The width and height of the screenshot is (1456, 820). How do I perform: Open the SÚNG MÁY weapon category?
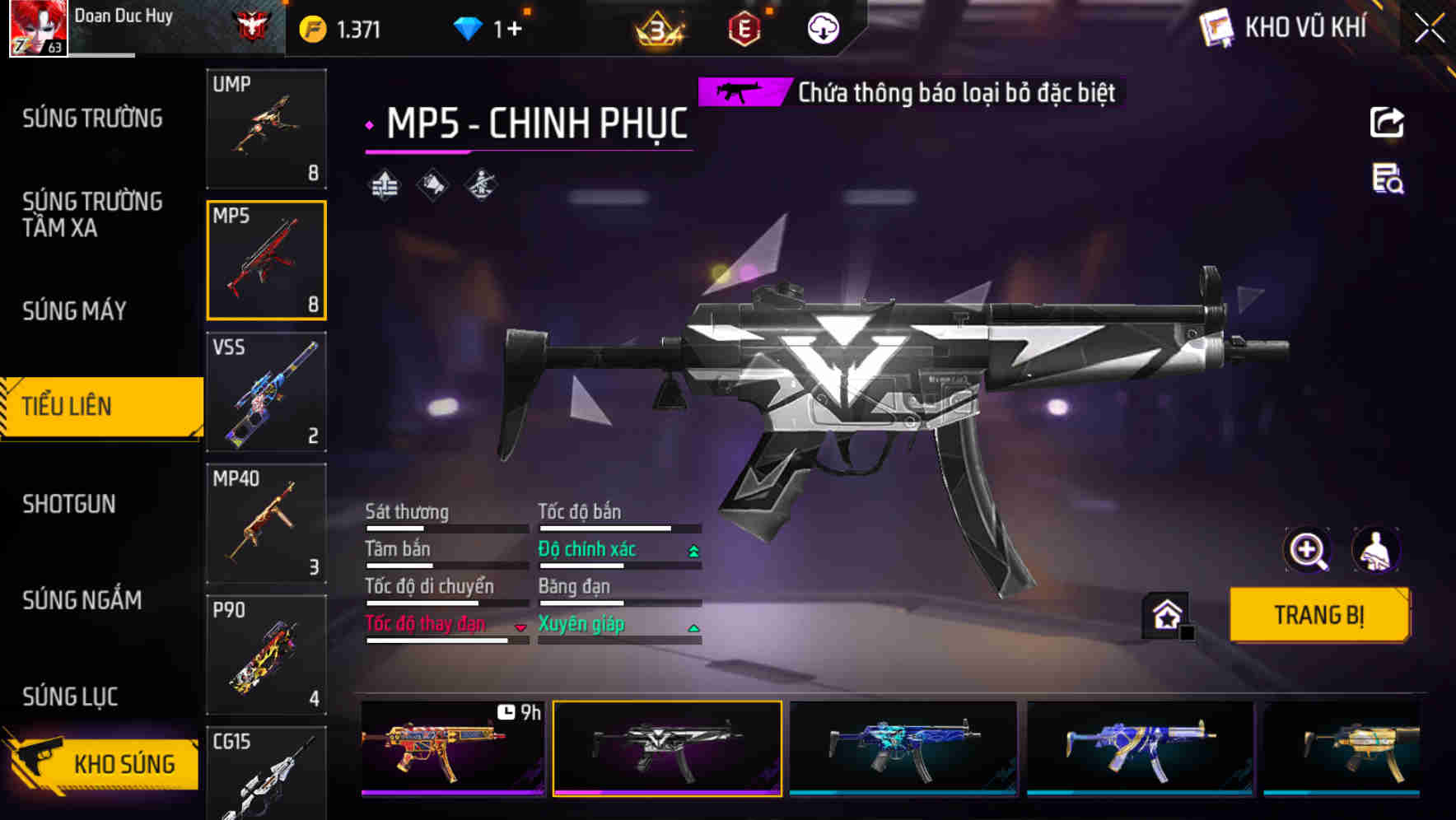click(x=74, y=311)
